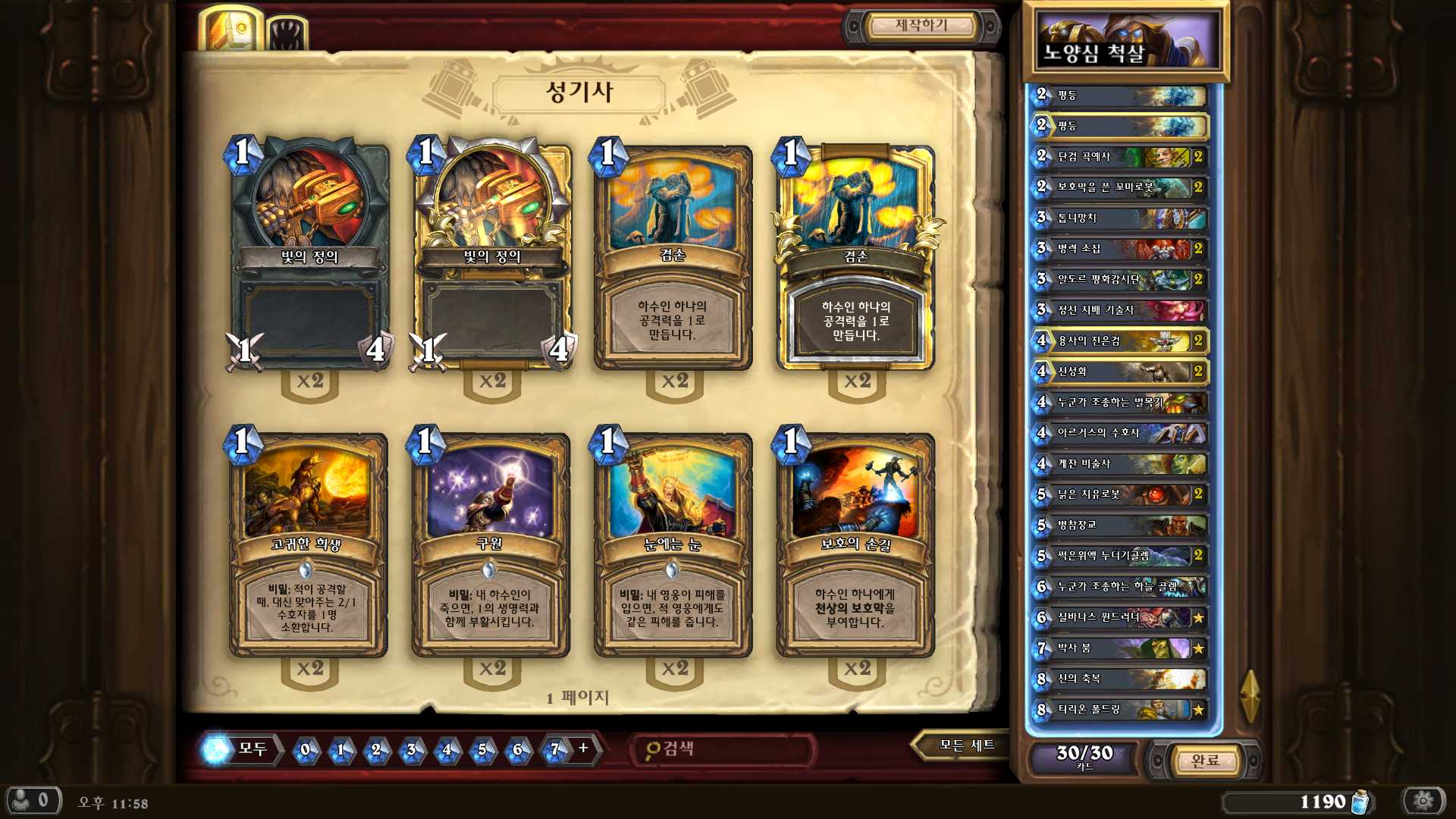Switch to the neutral cards tab
The height and width of the screenshot is (819, 1456).
click(288, 34)
